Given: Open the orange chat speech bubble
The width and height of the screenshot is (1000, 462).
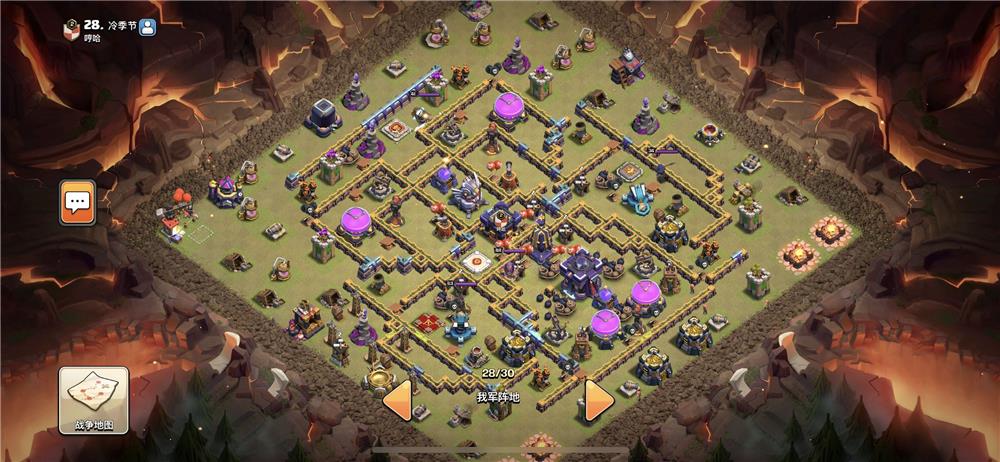Looking at the screenshot, I should pos(77,203).
